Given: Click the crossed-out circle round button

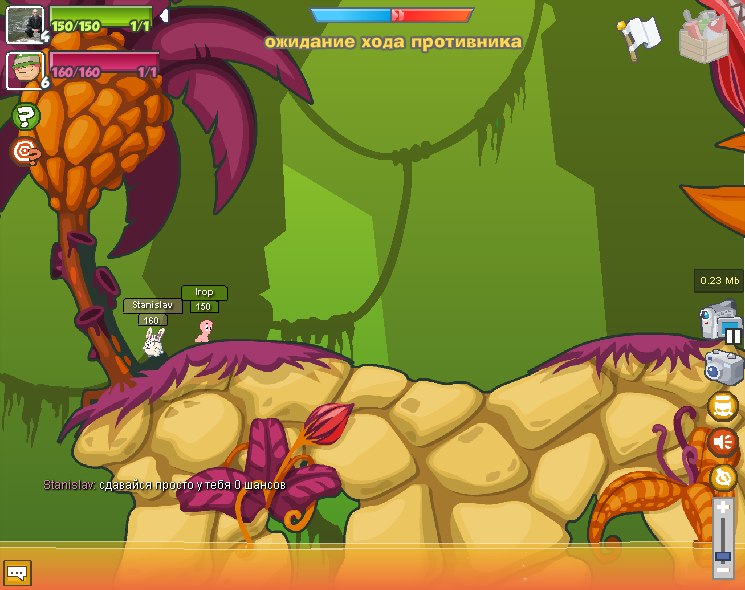Looking at the screenshot, I should tap(722, 477).
